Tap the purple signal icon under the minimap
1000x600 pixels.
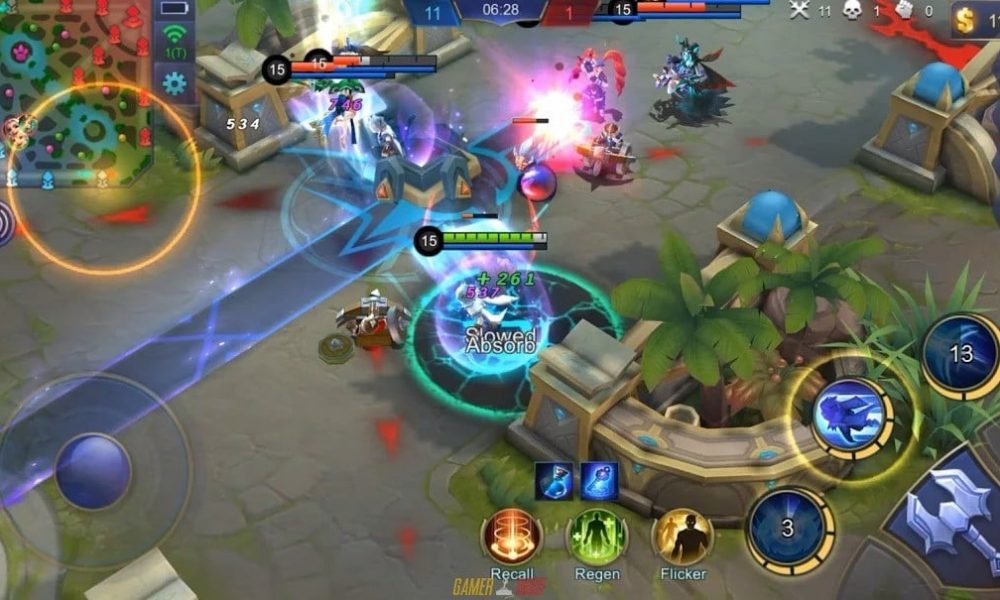pos(5,224)
